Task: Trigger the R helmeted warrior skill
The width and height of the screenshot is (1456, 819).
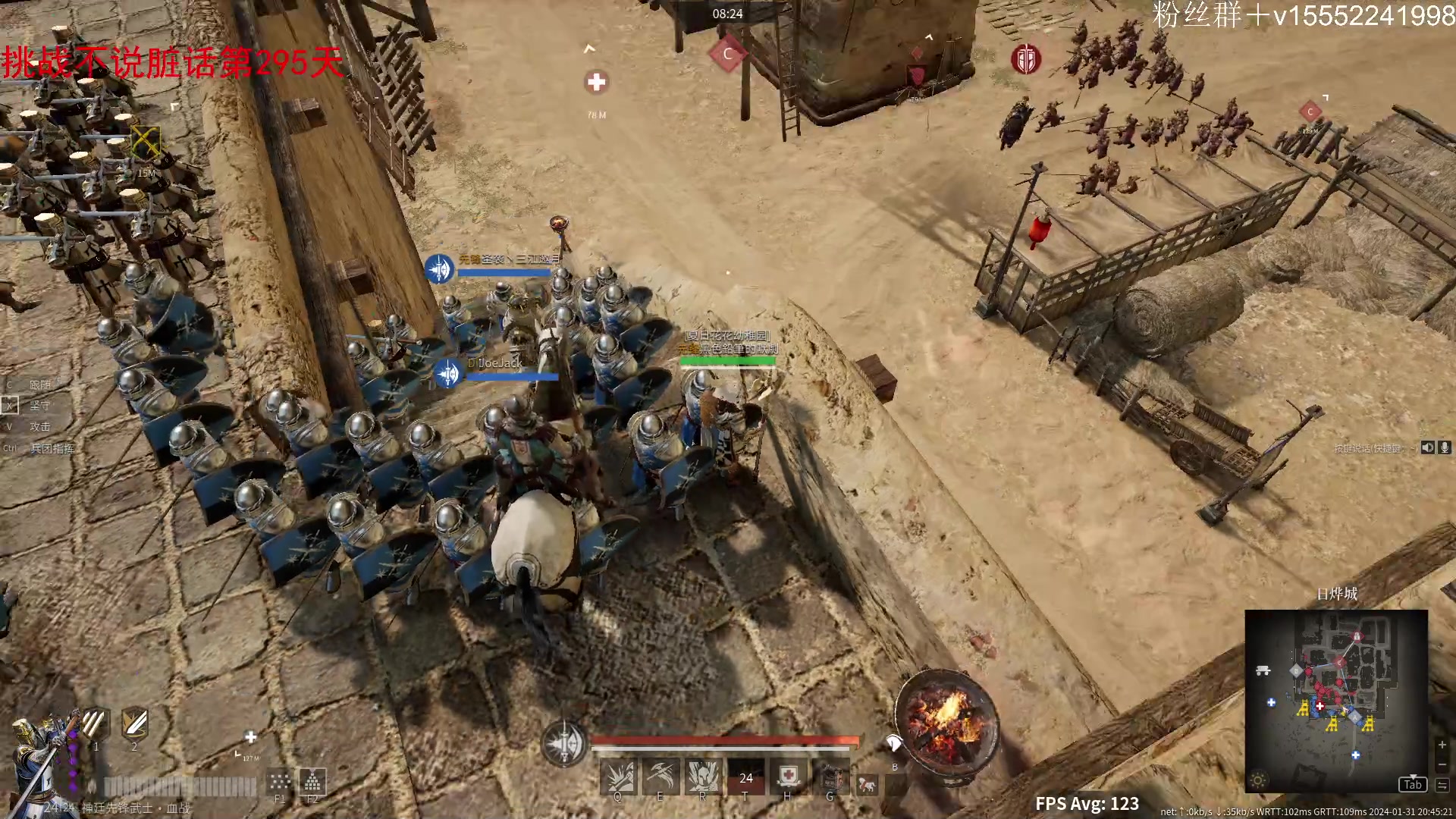Action: pos(703,777)
